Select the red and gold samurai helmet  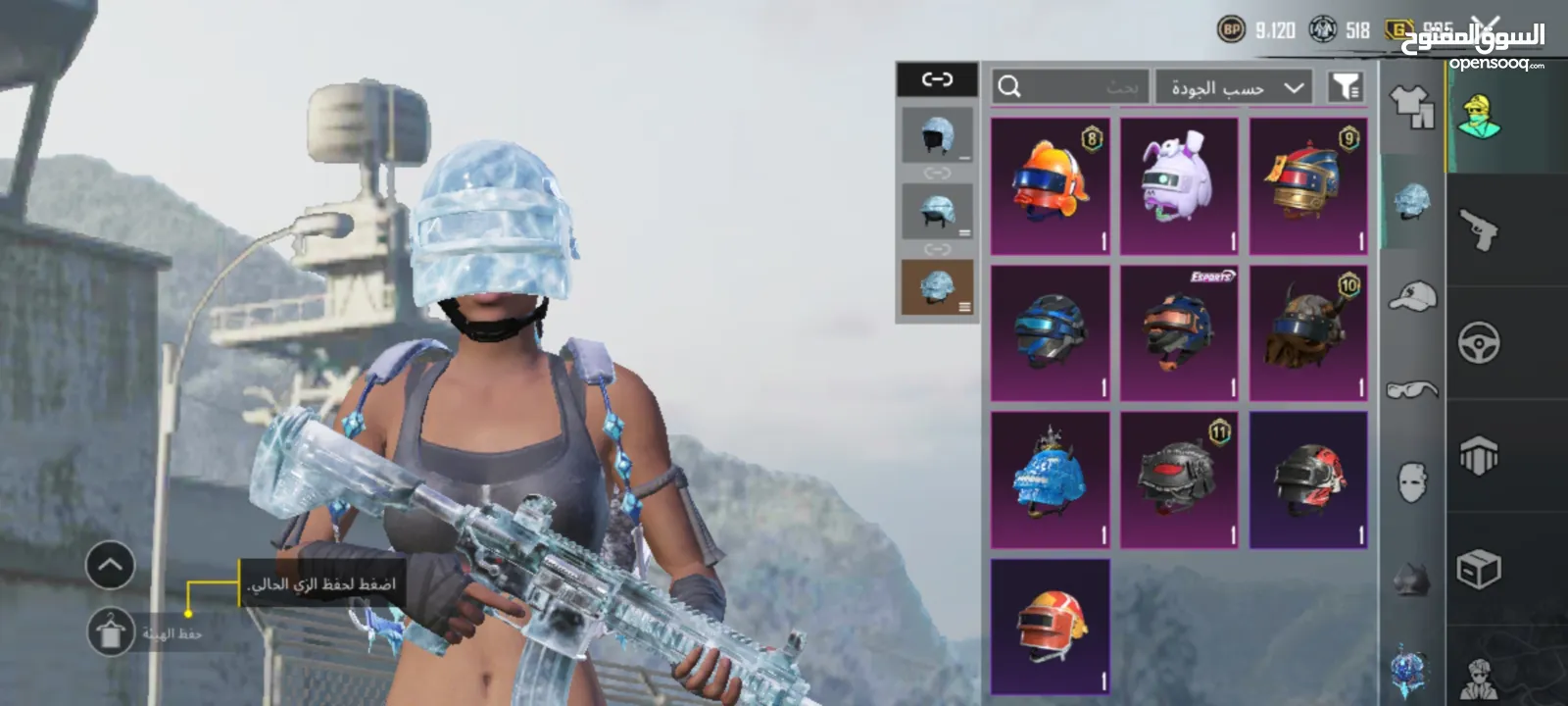tap(1308, 186)
